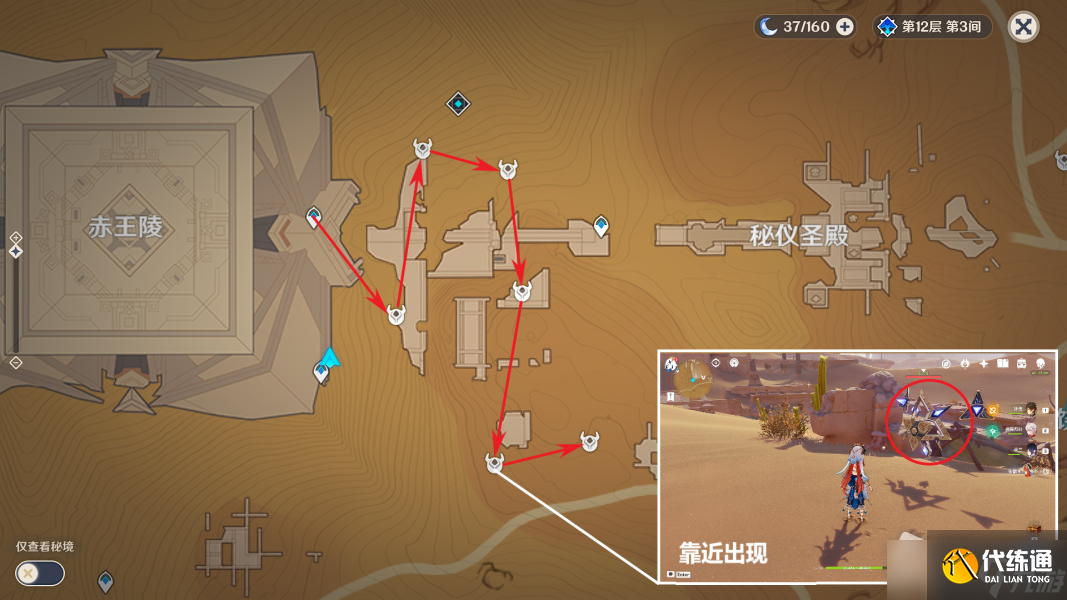Image resolution: width=1067 pixels, height=600 pixels.
Task: Select the teleport waypoint beside the toggle switch
Action: [105, 580]
